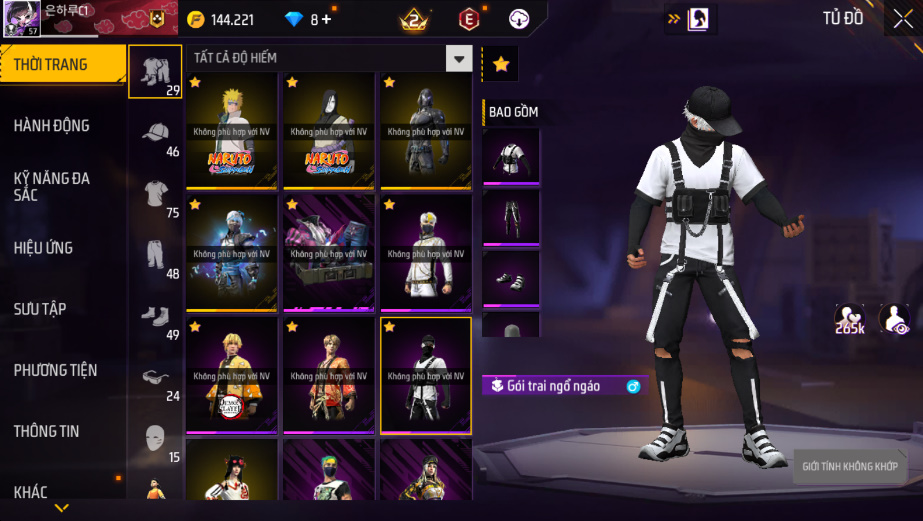Viewport: 923px width, 521px height.
Task: Open the Thông Tin tab
Action: (x=47, y=431)
